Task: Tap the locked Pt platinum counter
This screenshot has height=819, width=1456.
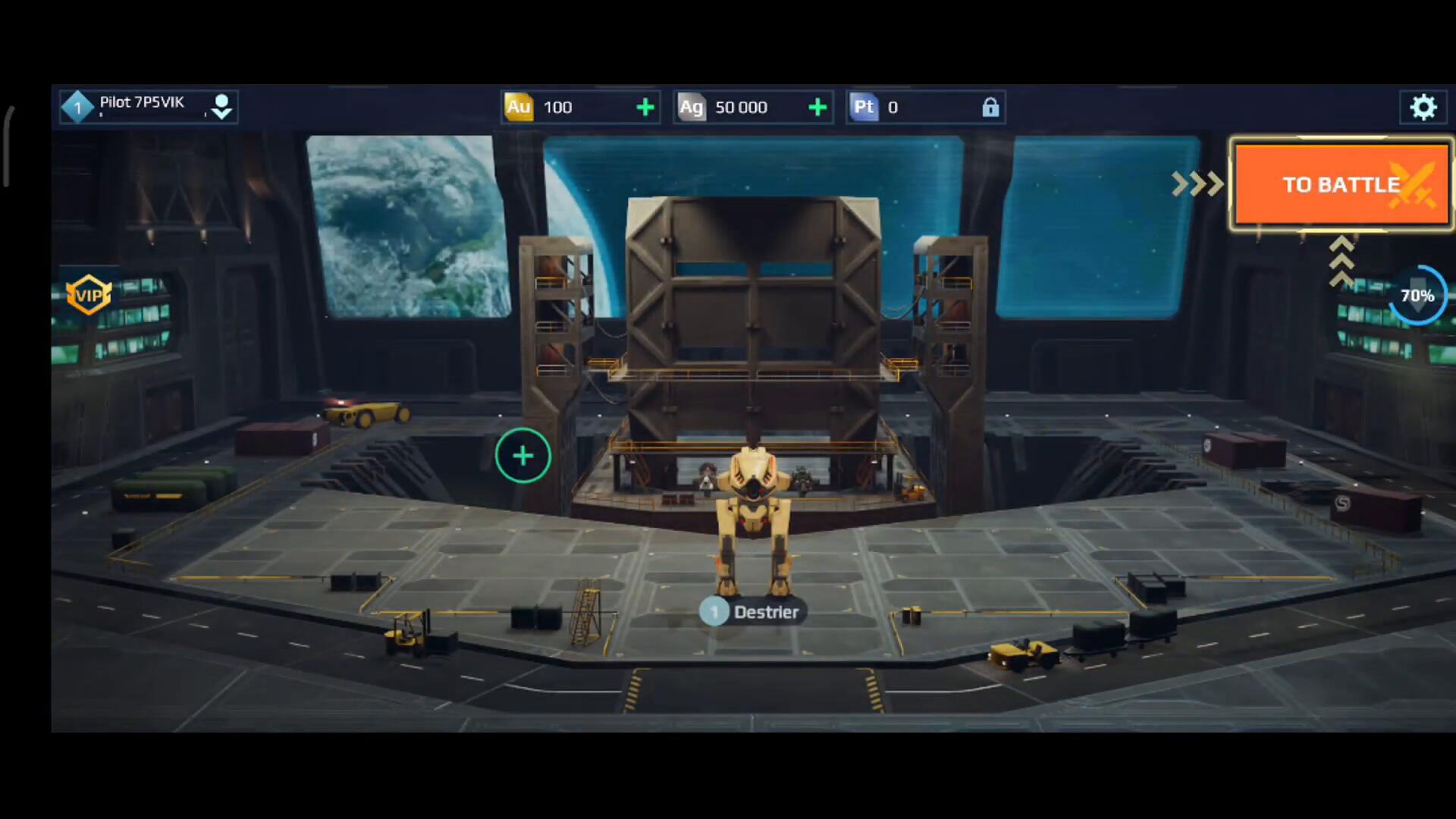Action: pos(925,108)
